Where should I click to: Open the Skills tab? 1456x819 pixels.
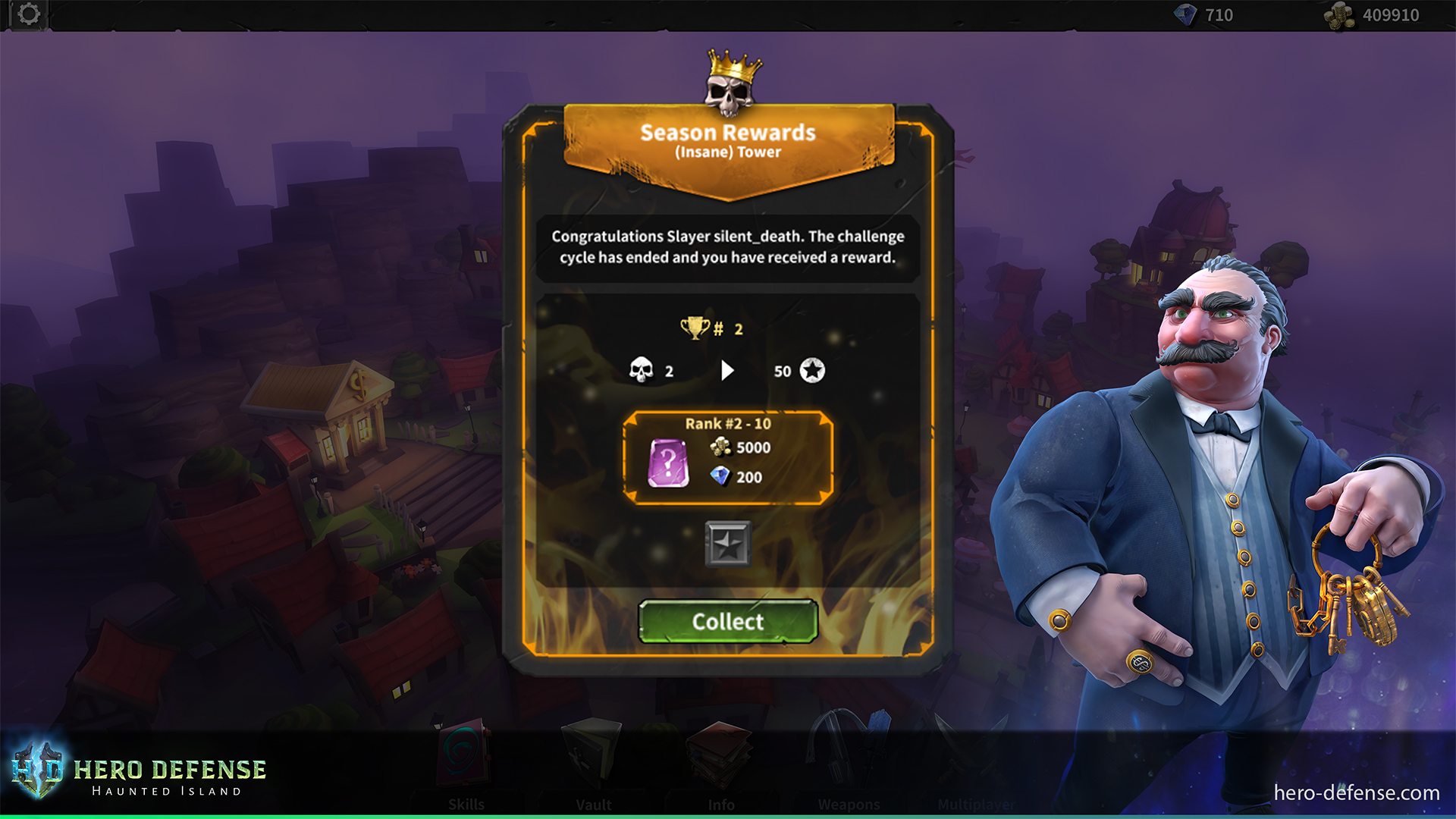pos(466,804)
